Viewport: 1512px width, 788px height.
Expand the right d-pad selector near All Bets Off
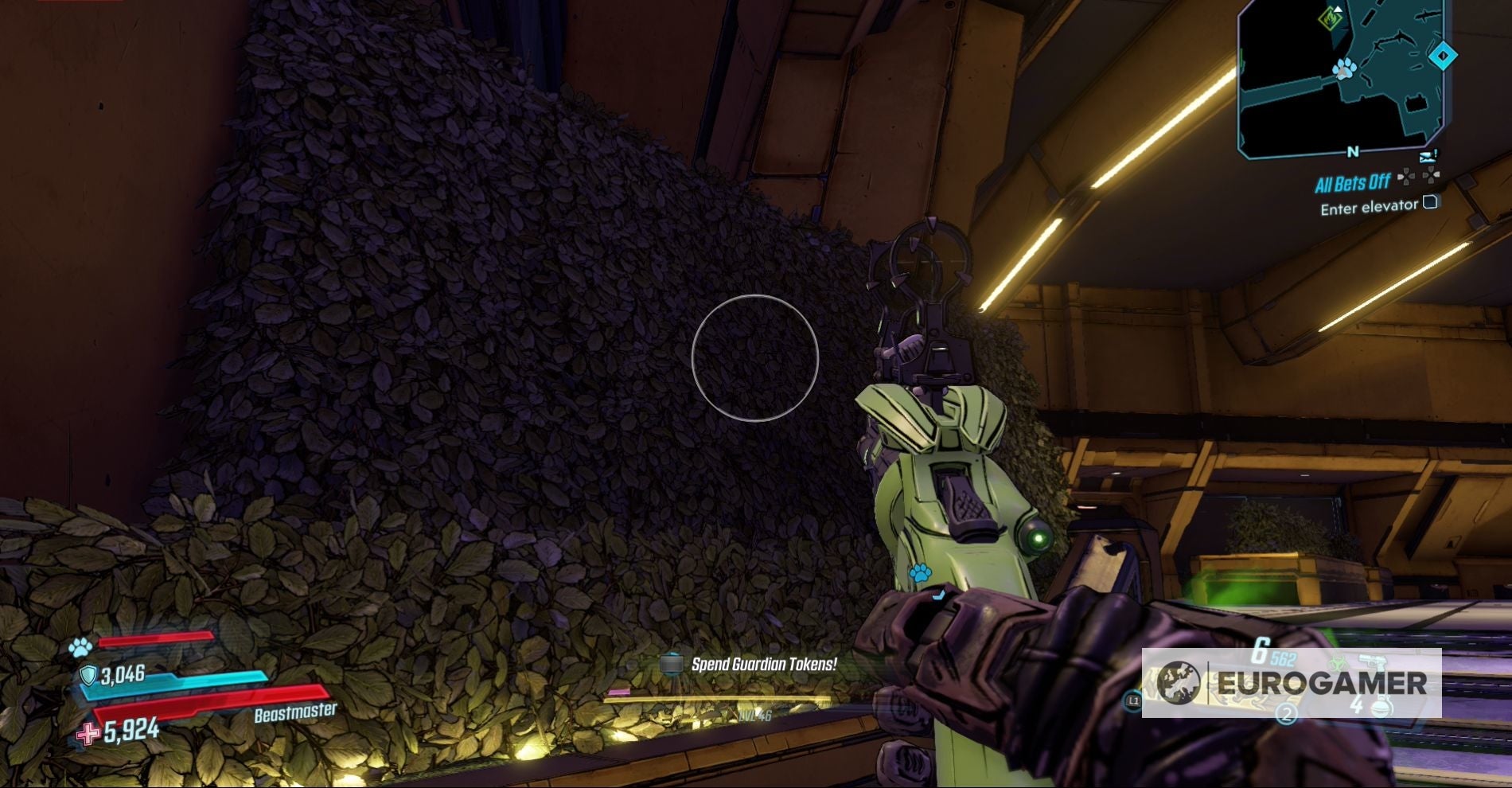coord(1430,176)
